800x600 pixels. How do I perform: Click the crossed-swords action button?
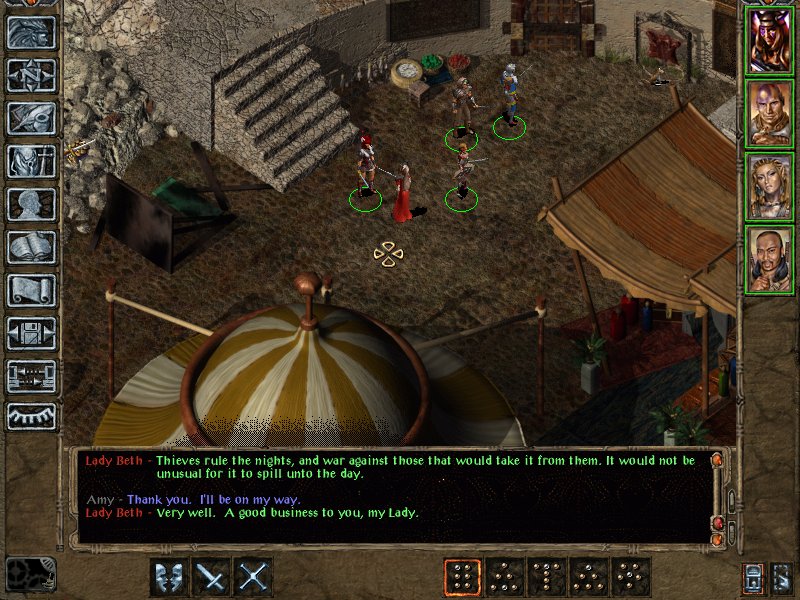254,577
